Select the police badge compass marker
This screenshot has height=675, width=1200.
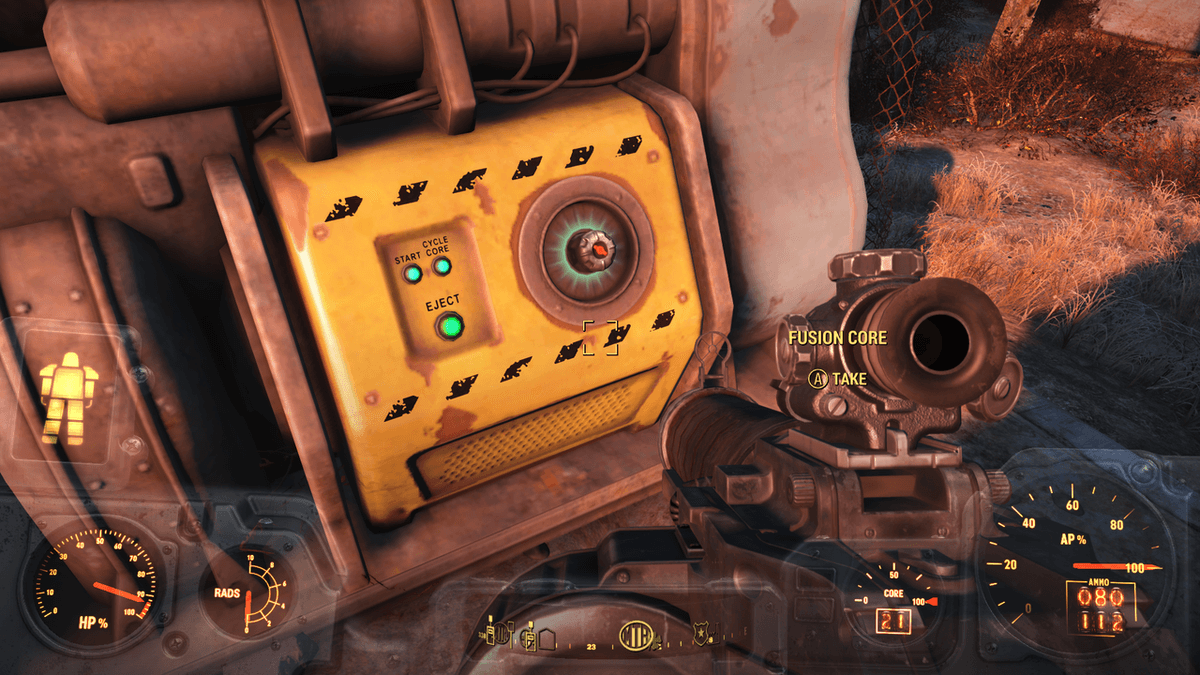click(x=701, y=632)
